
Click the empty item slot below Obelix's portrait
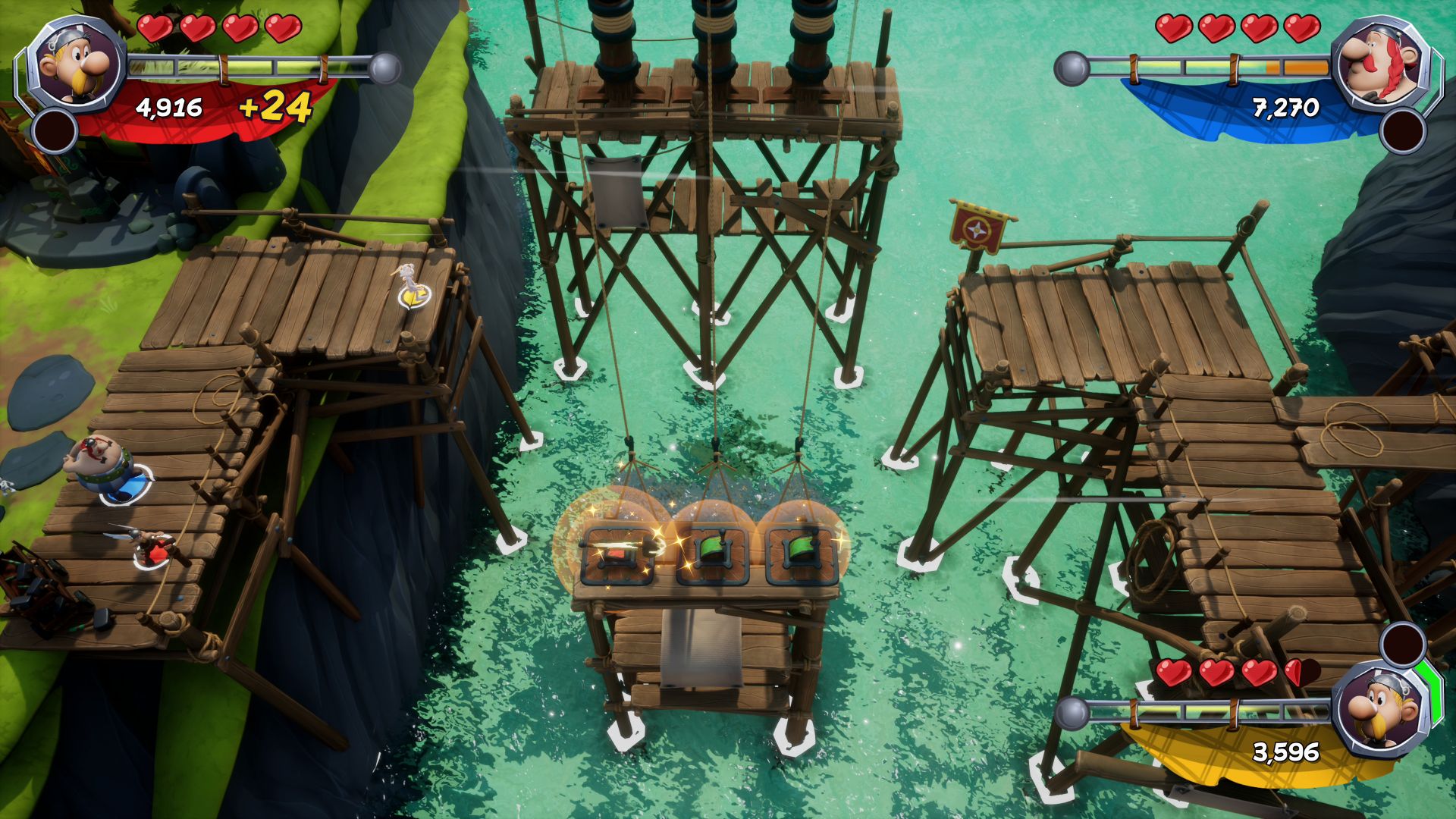click(1403, 130)
